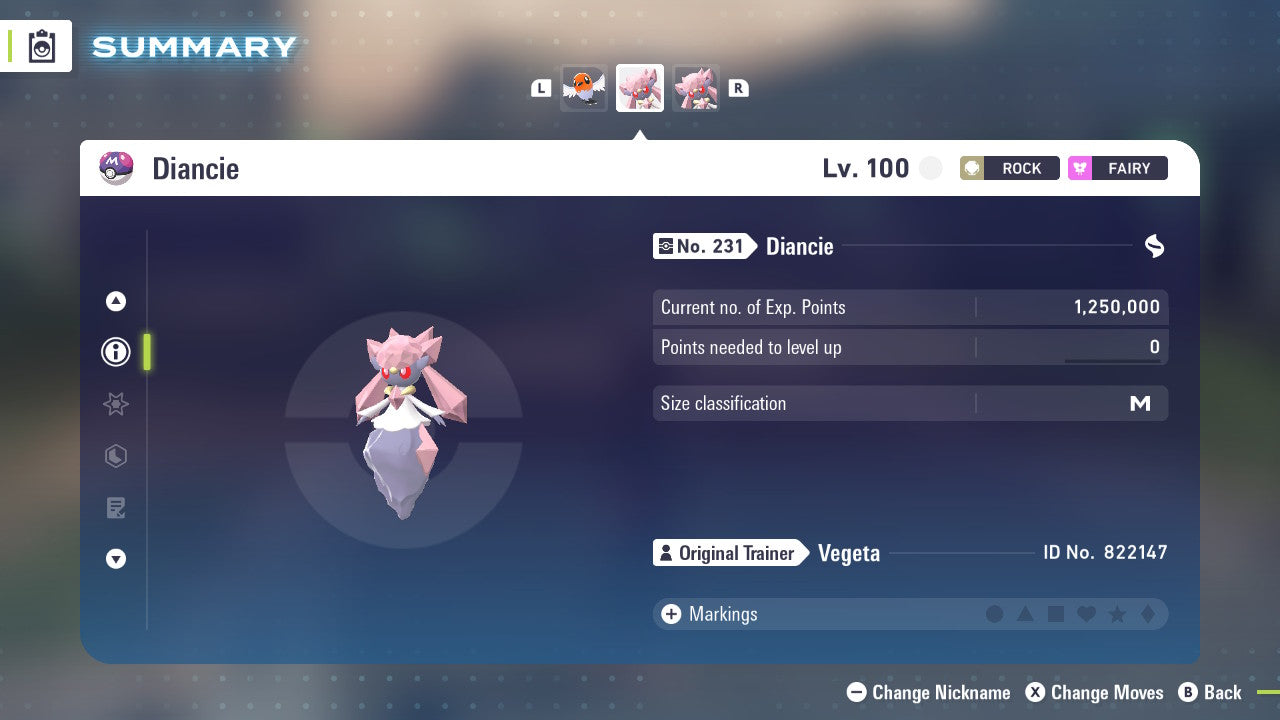Toggle the star marking
The image size is (1280, 720).
(x=1117, y=614)
